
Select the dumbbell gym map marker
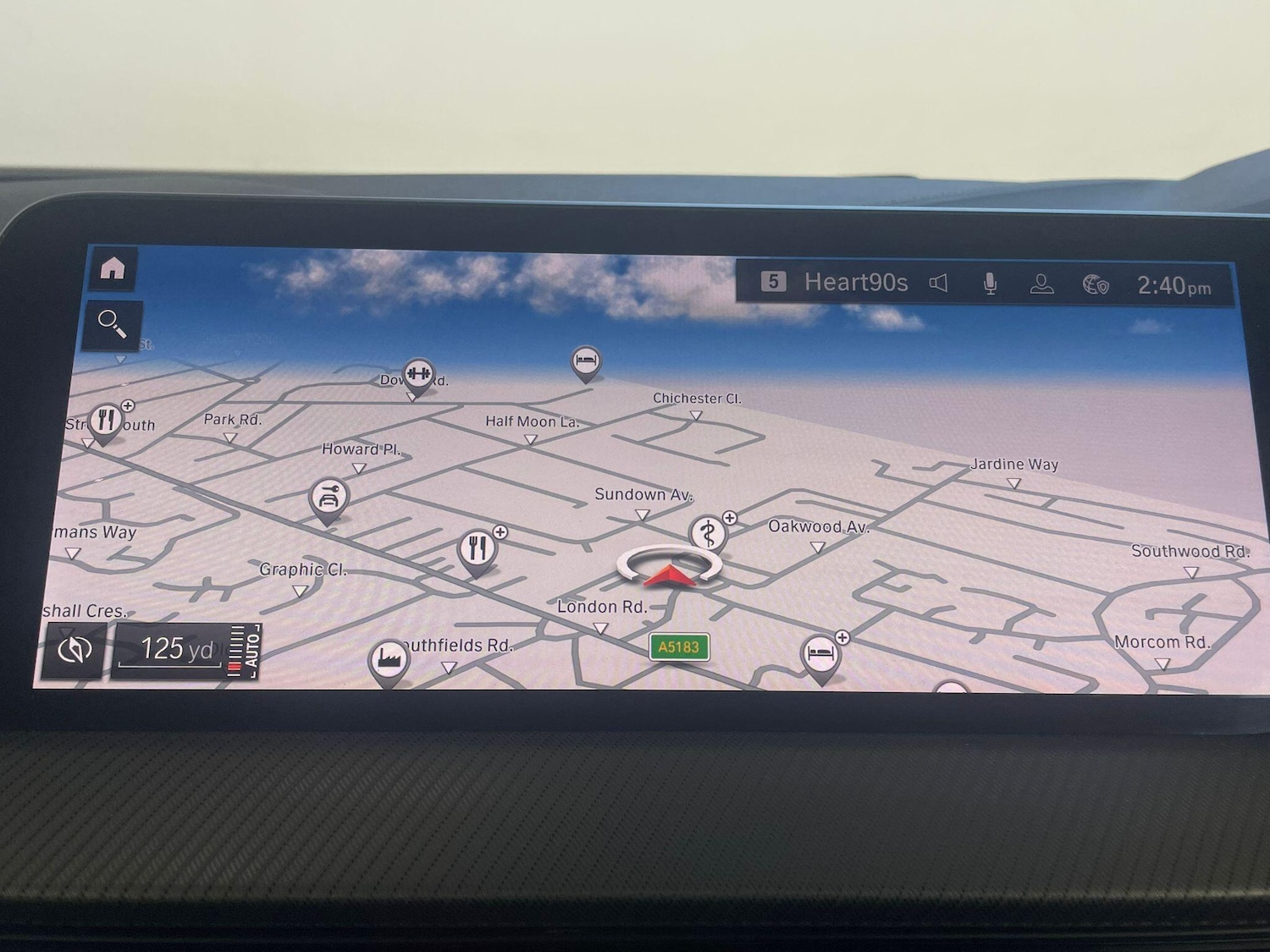(418, 374)
